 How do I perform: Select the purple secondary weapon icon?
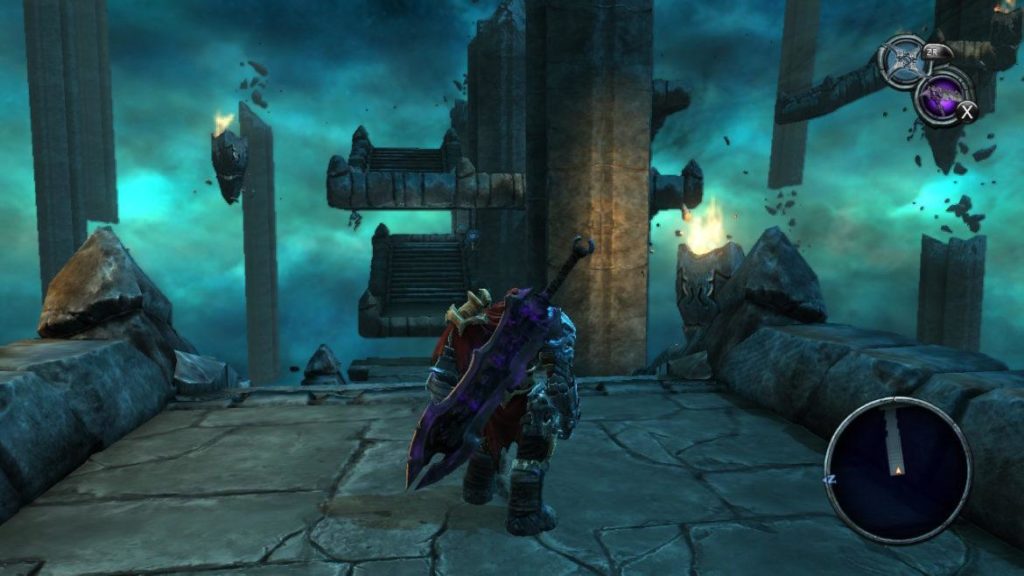(941, 96)
